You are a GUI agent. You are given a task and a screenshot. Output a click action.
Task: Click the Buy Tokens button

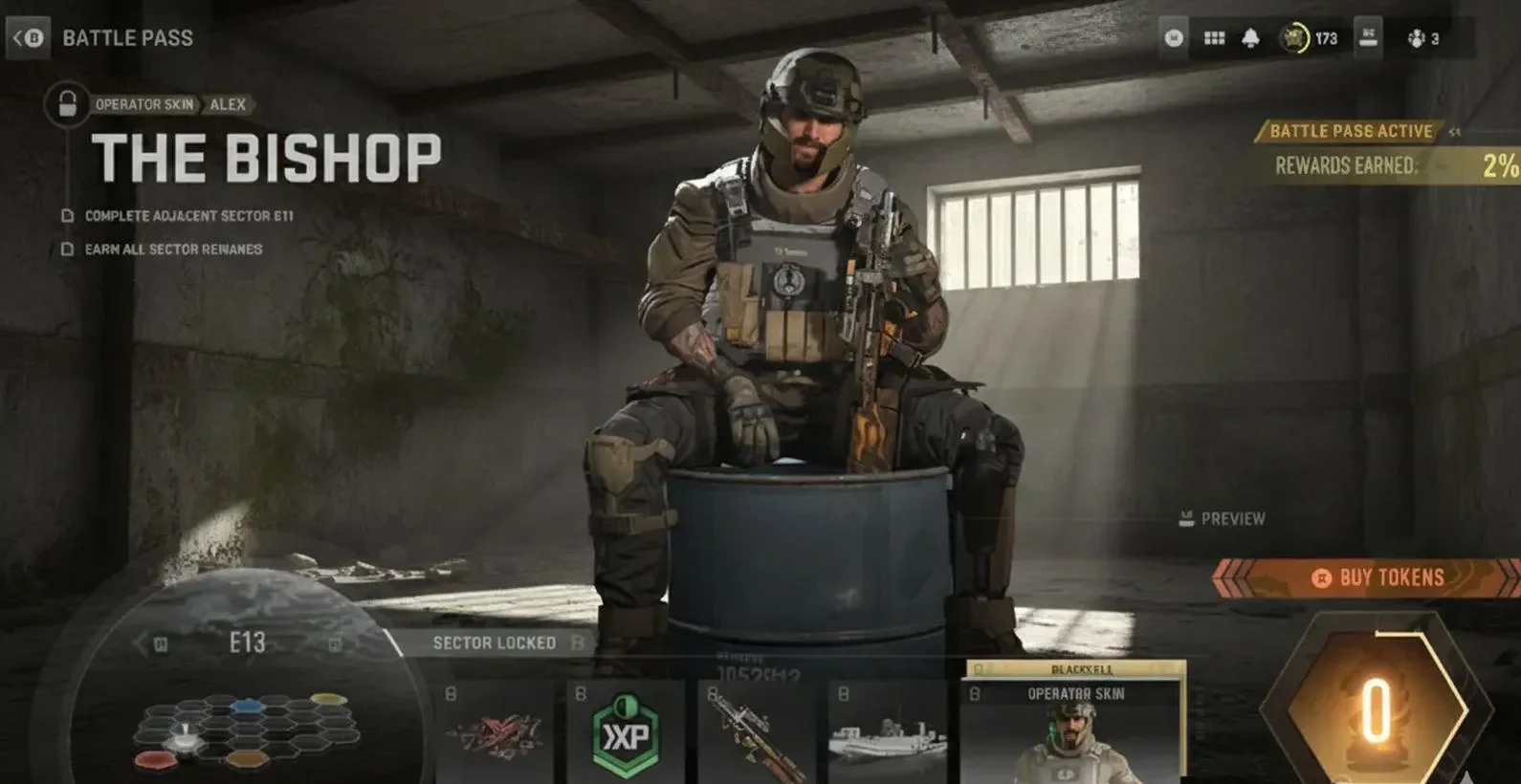click(1380, 577)
